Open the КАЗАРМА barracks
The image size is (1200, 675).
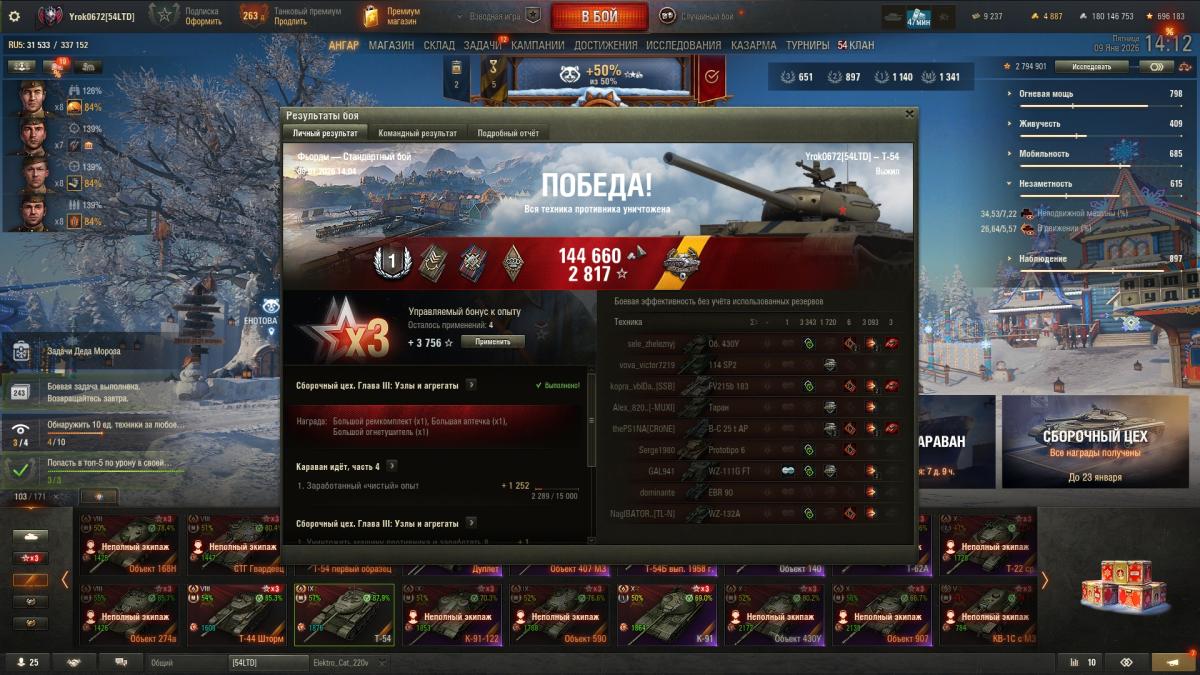[x=753, y=45]
